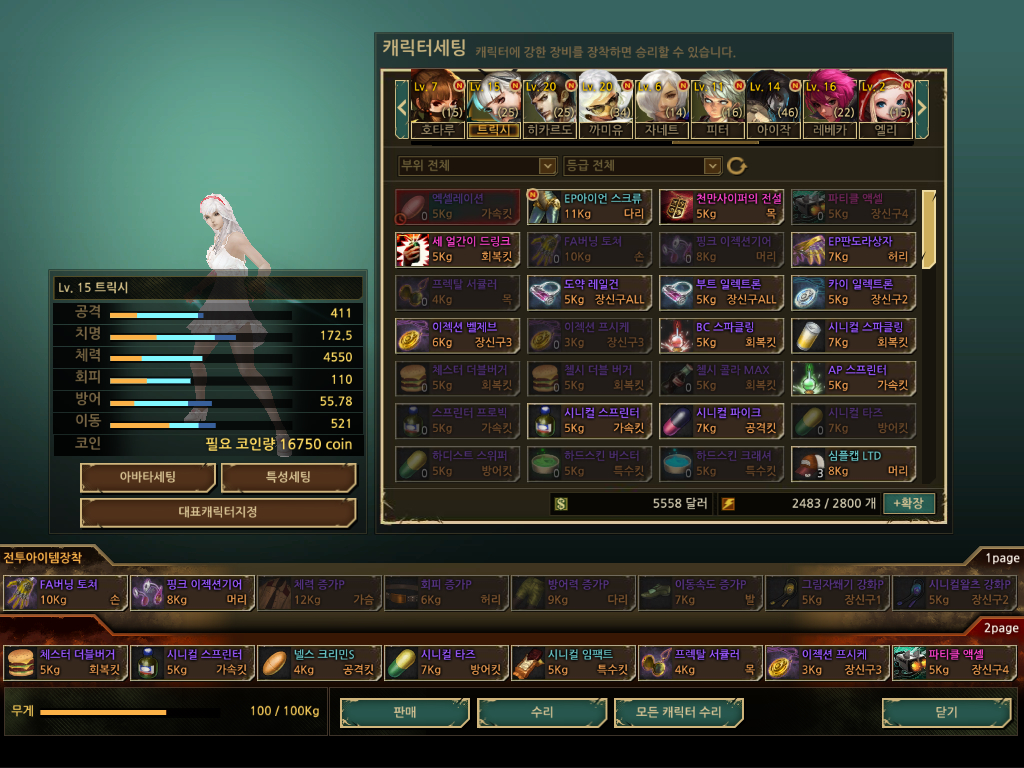Close the screen with 닫기 button
This screenshot has height=768, width=1024.
click(x=945, y=712)
